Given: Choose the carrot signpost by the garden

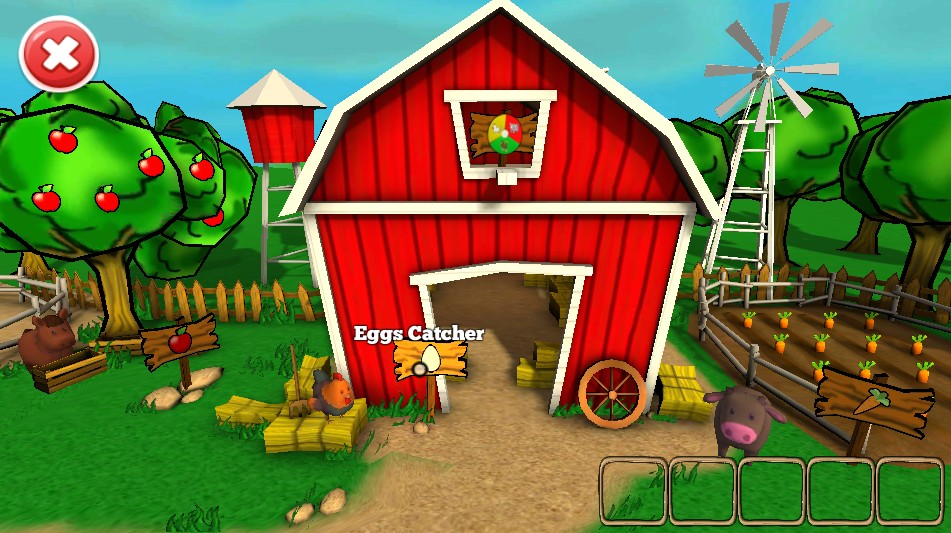Looking at the screenshot, I should [865, 398].
